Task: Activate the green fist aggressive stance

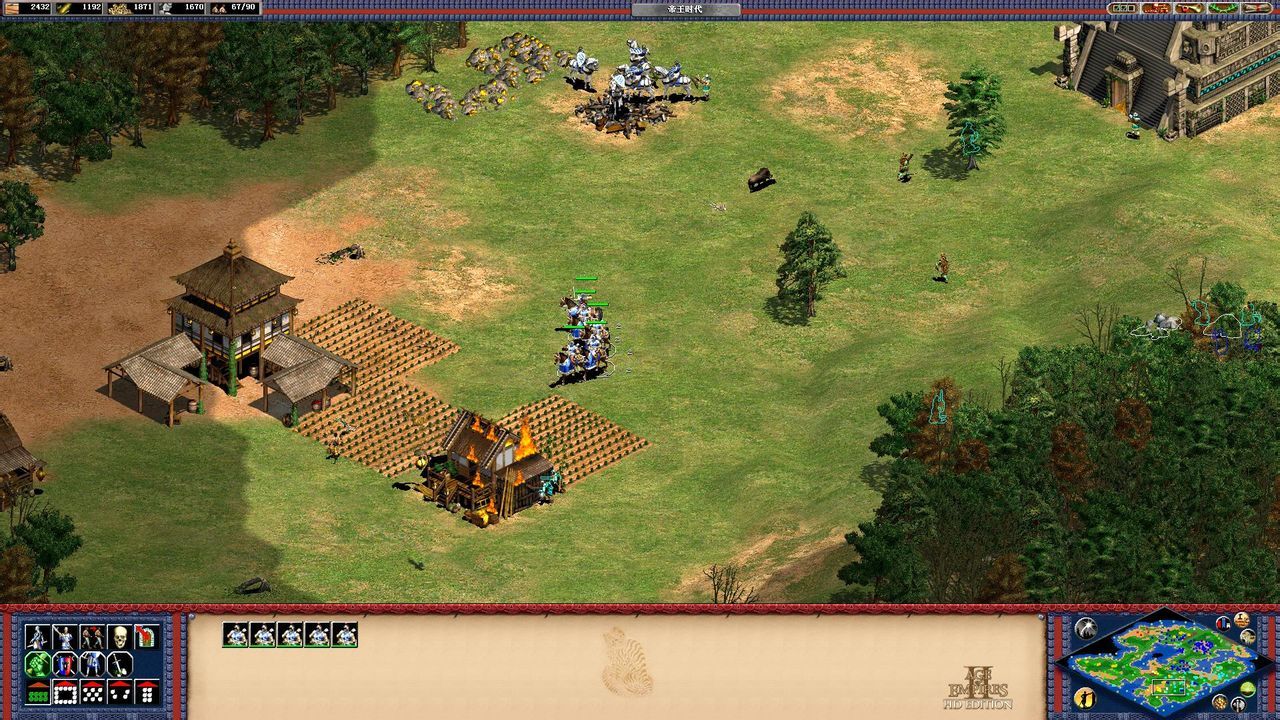Action: [x=37, y=664]
